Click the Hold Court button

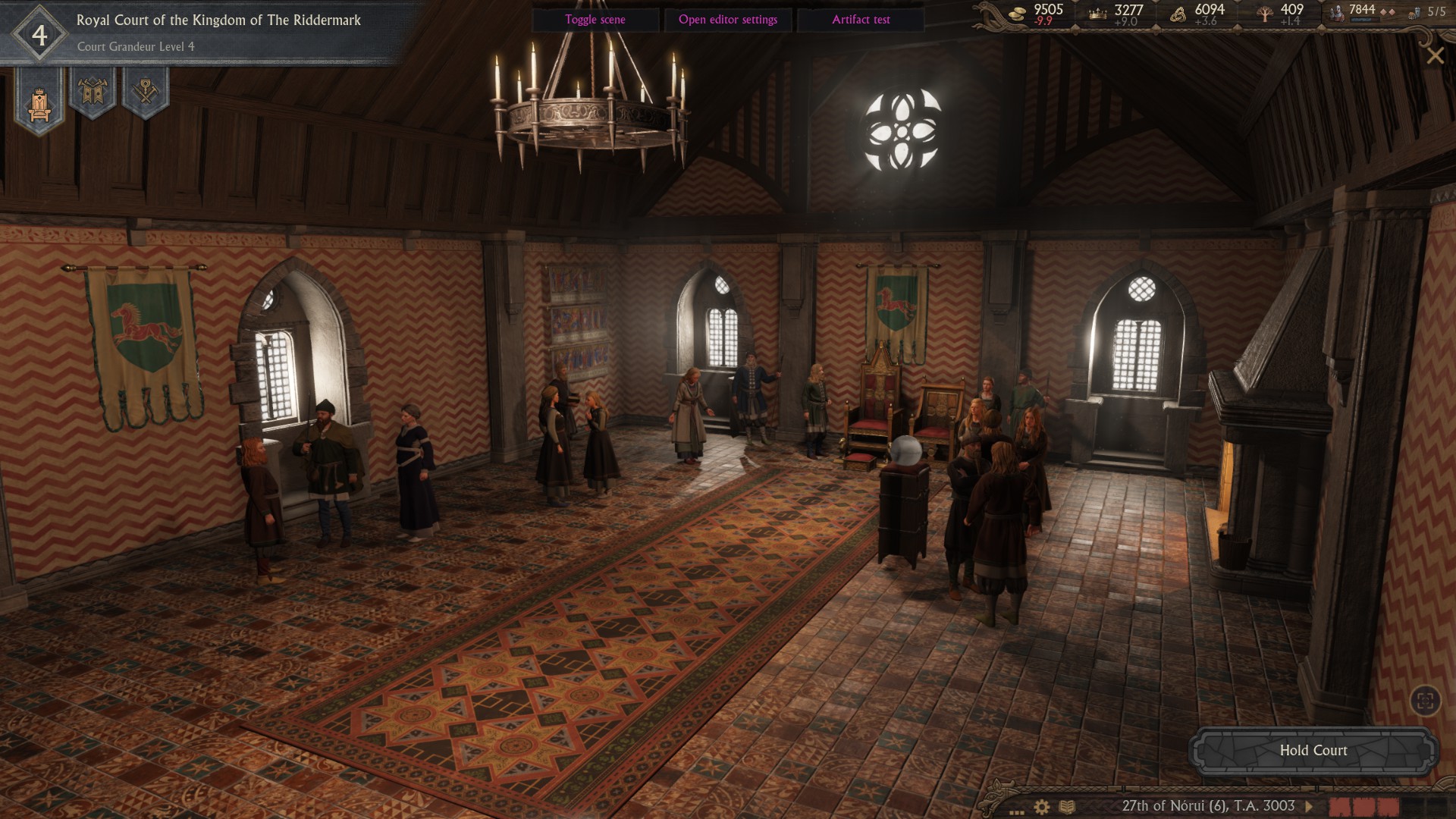pos(1313,751)
